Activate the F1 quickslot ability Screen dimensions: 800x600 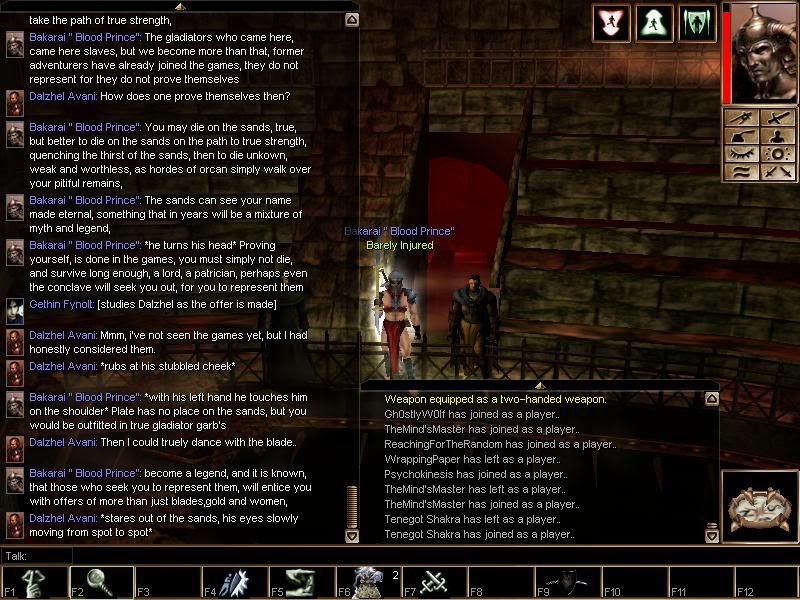tap(33, 582)
